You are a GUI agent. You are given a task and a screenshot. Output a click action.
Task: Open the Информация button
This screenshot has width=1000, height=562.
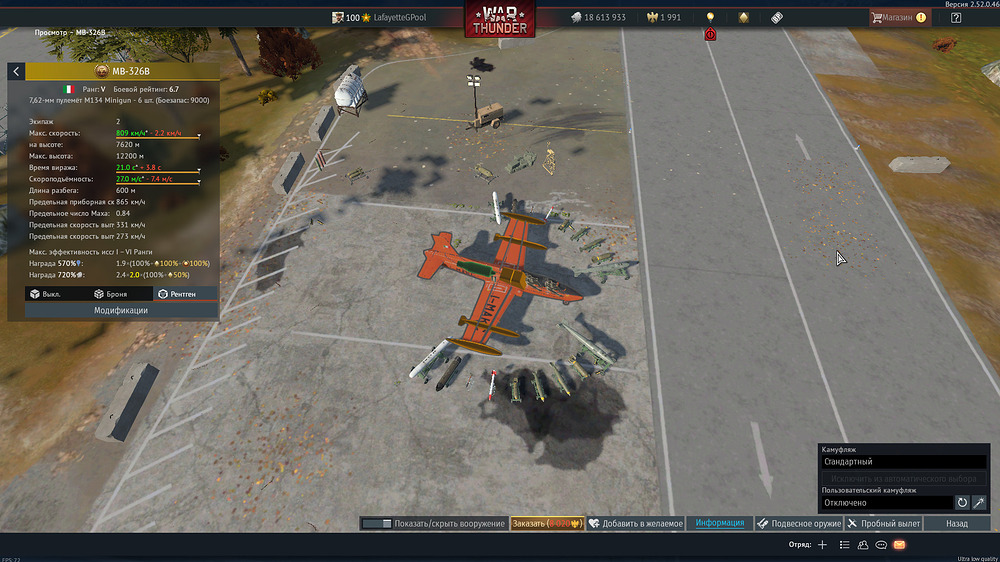tap(719, 523)
